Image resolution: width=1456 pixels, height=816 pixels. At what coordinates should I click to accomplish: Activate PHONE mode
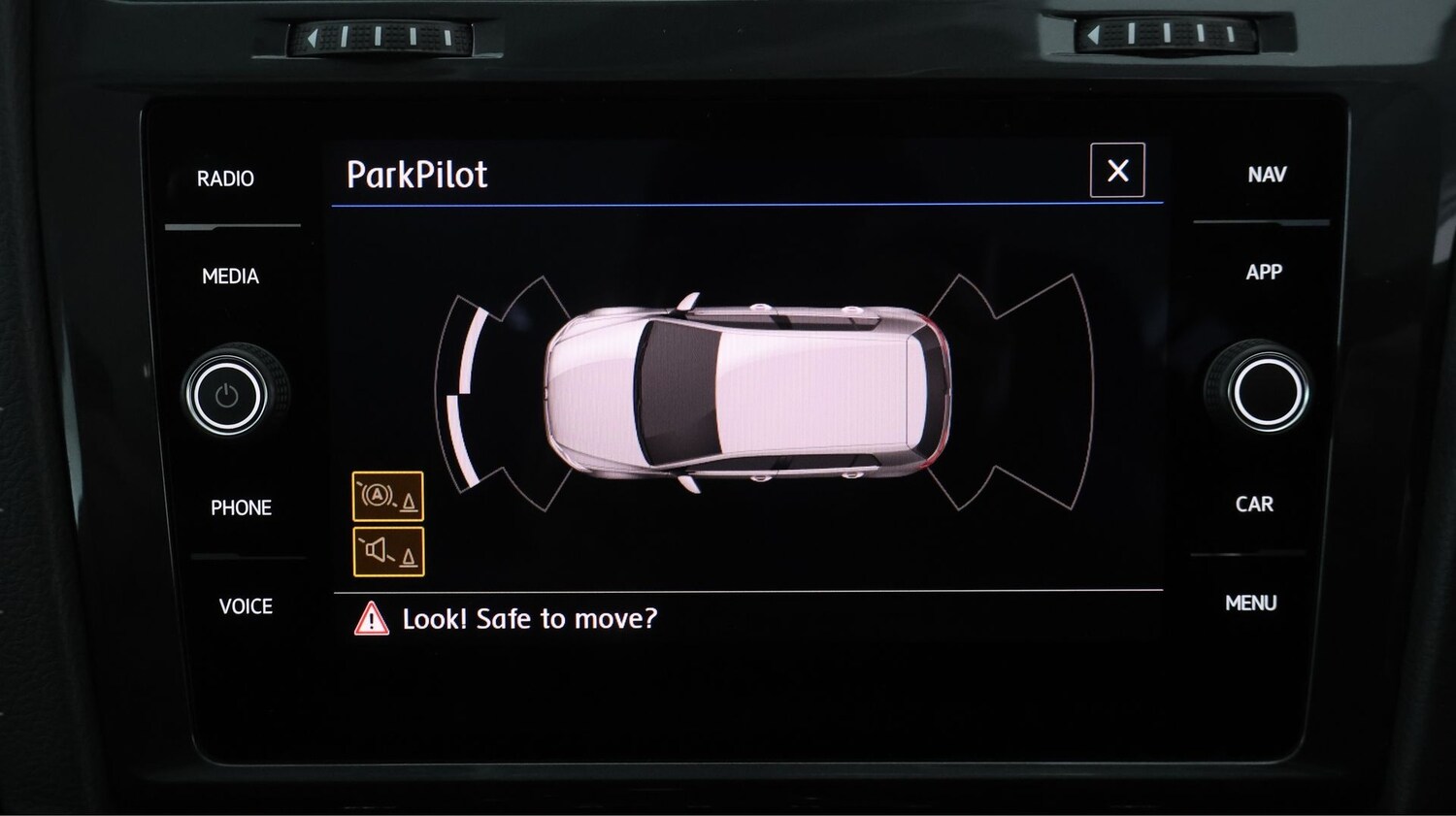(240, 506)
